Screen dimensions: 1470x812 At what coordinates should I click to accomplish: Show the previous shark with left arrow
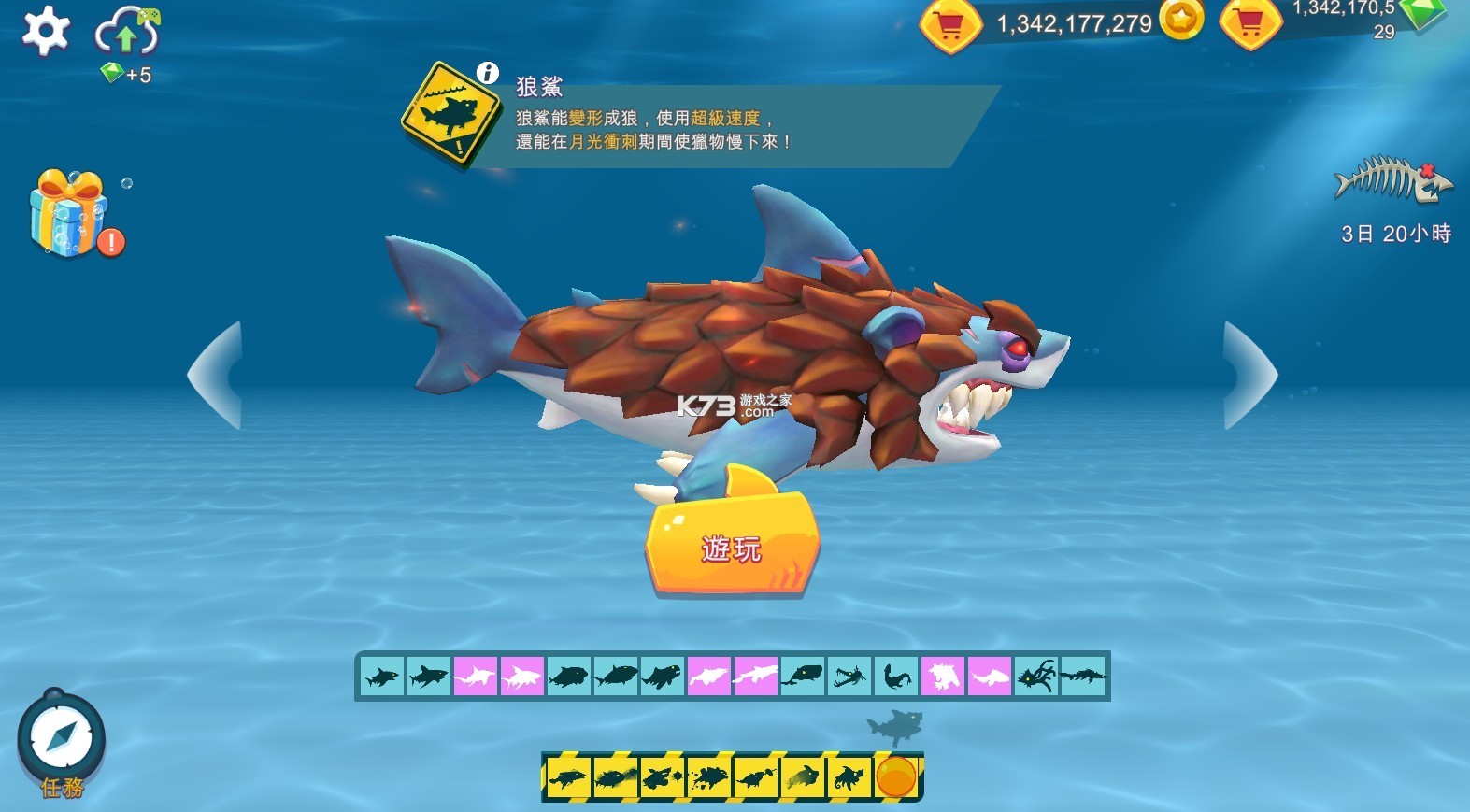(x=218, y=376)
